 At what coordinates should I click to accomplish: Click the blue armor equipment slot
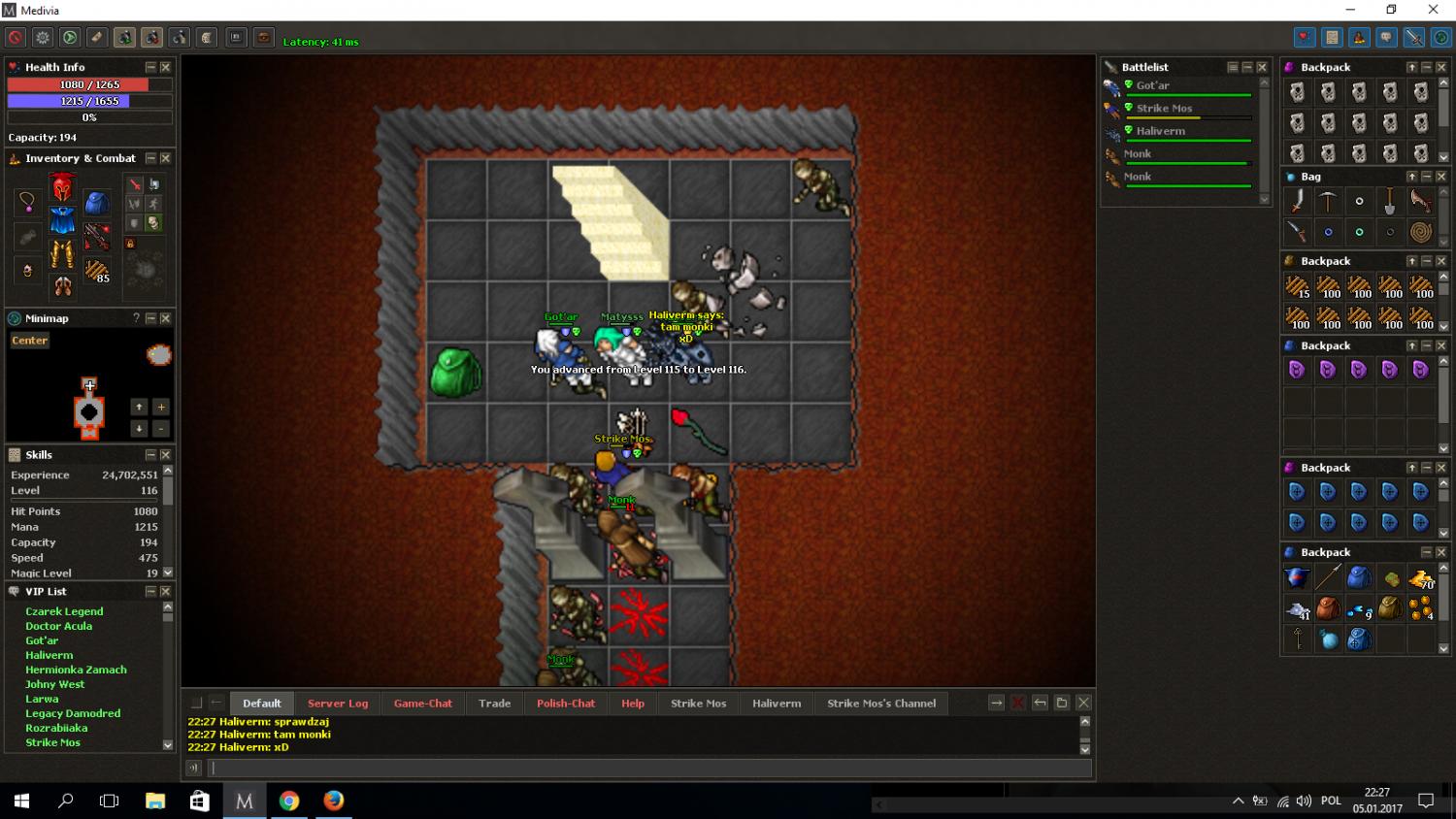[62, 219]
